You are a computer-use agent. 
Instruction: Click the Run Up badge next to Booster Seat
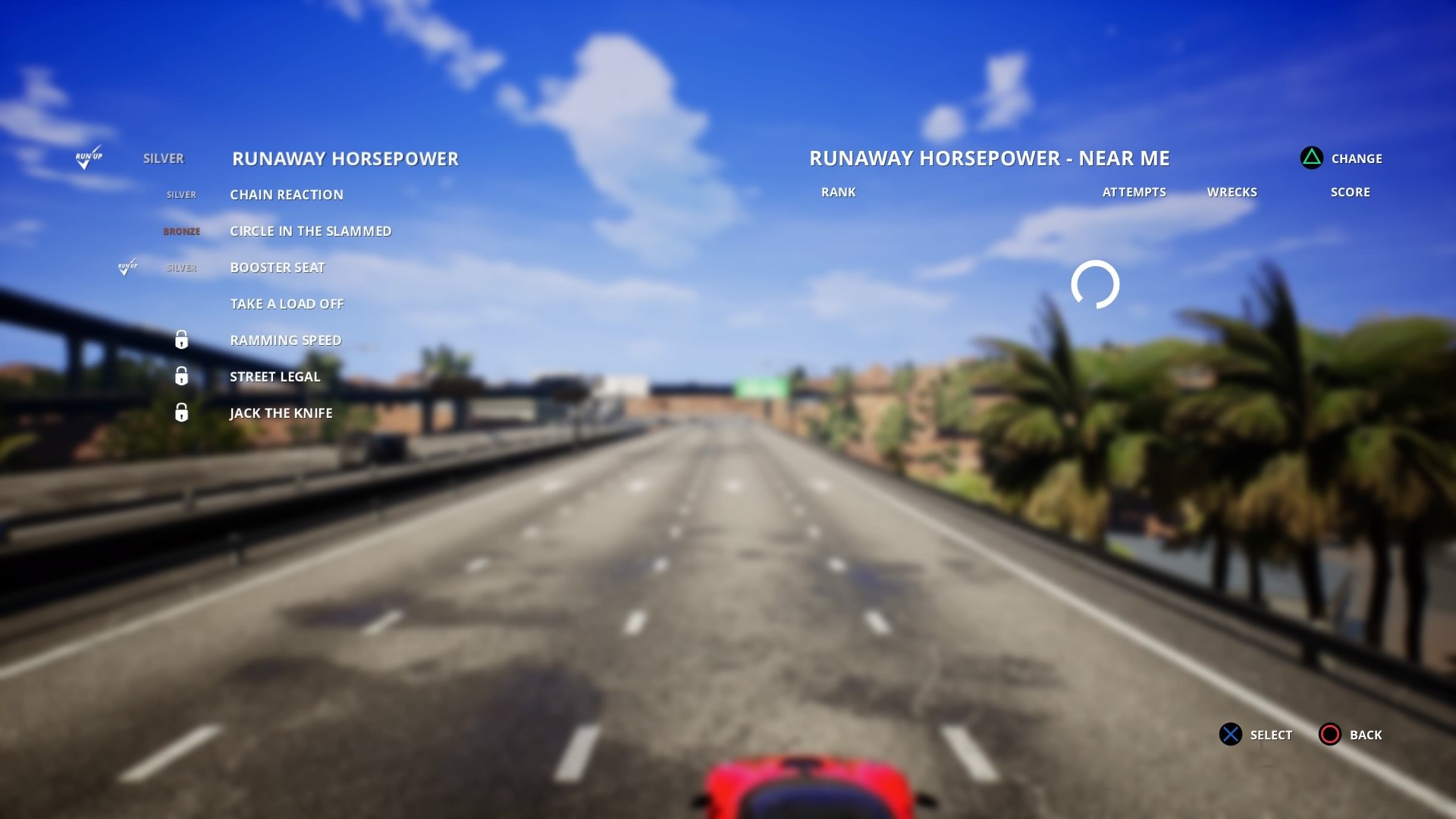click(x=127, y=267)
